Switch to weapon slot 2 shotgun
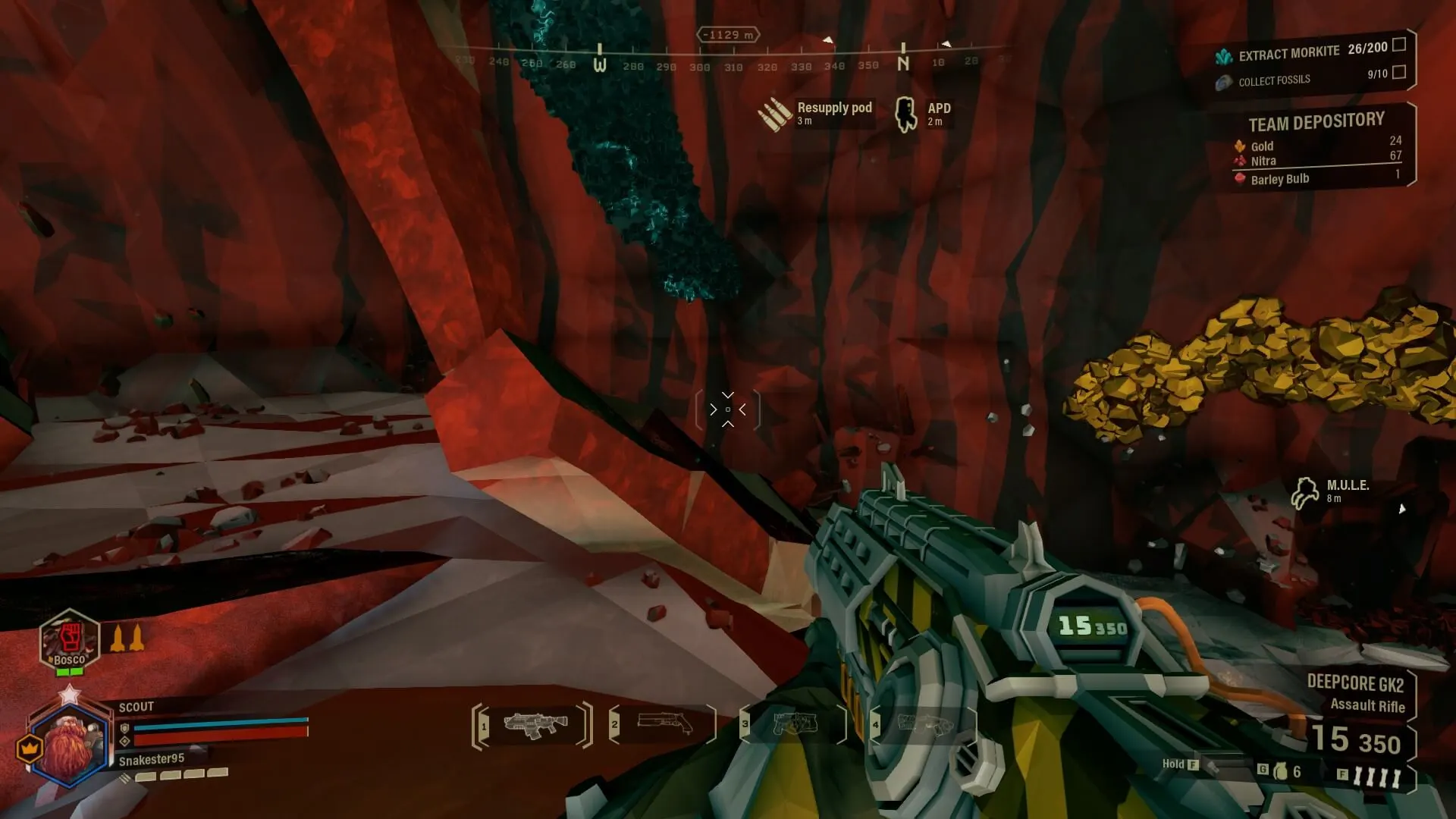Image resolution: width=1456 pixels, height=819 pixels. [x=665, y=725]
